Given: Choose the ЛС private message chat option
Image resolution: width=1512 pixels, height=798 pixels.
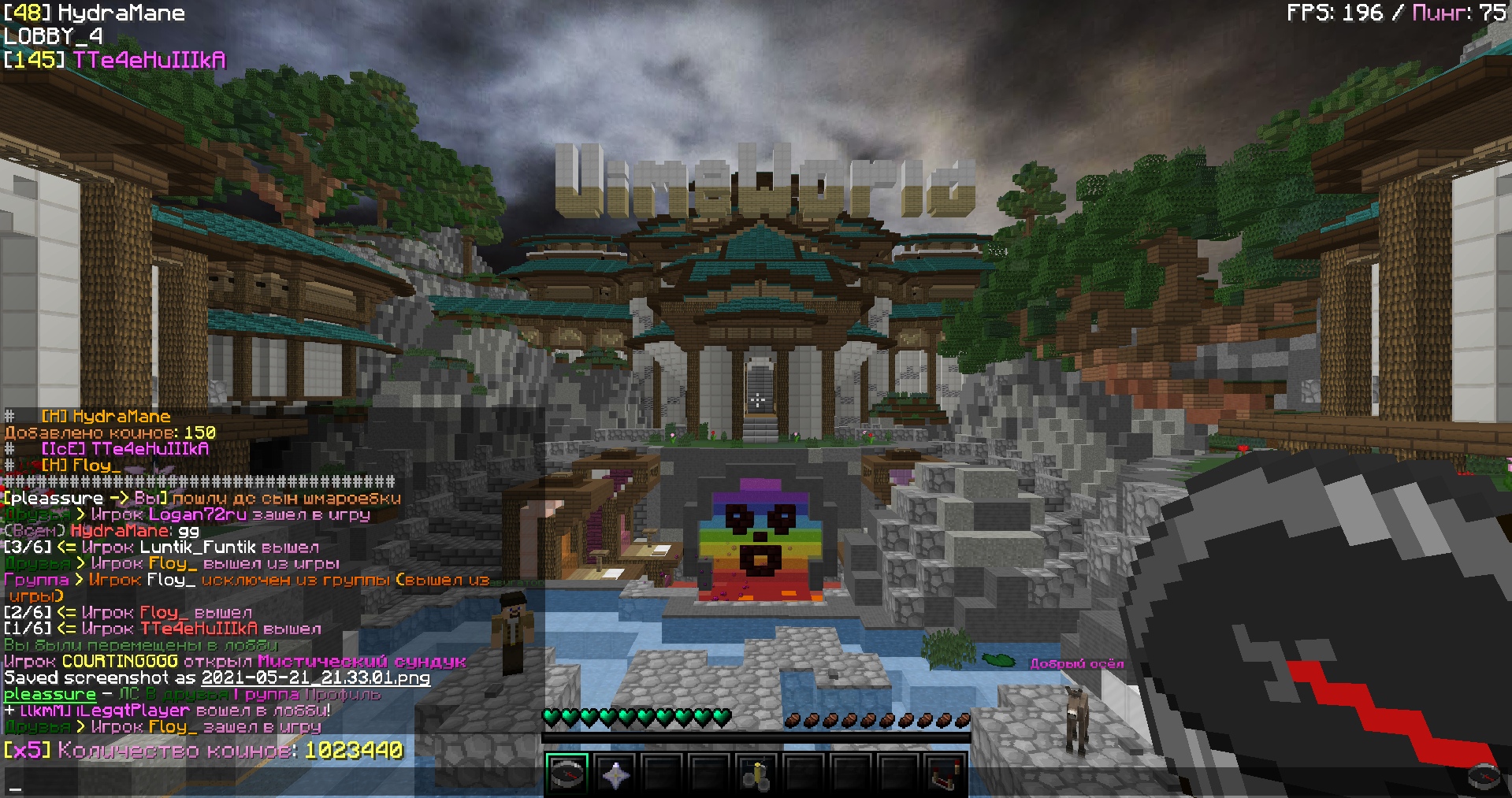Looking at the screenshot, I should tap(128, 695).
